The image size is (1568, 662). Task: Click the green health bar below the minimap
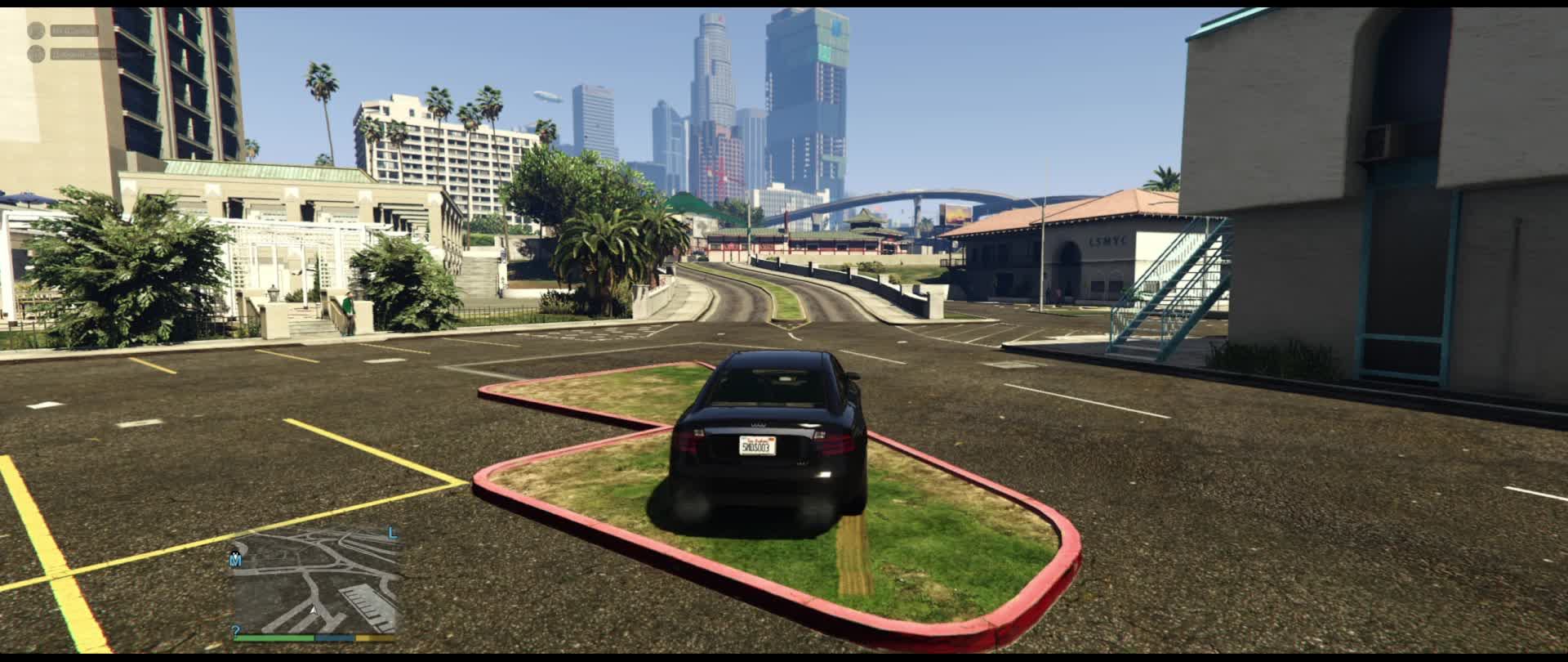coord(274,637)
